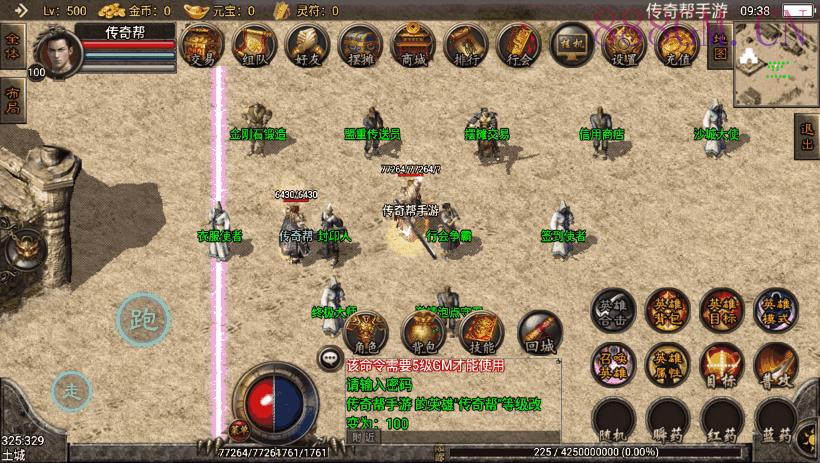Open the 组队 team panel
This screenshot has height=463, width=820.
click(x=254, y=46)
